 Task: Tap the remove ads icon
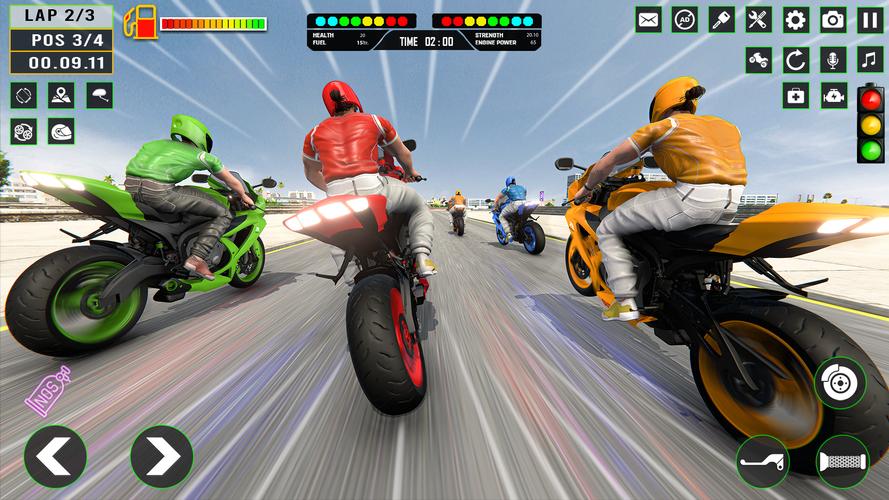click(685, 19)
